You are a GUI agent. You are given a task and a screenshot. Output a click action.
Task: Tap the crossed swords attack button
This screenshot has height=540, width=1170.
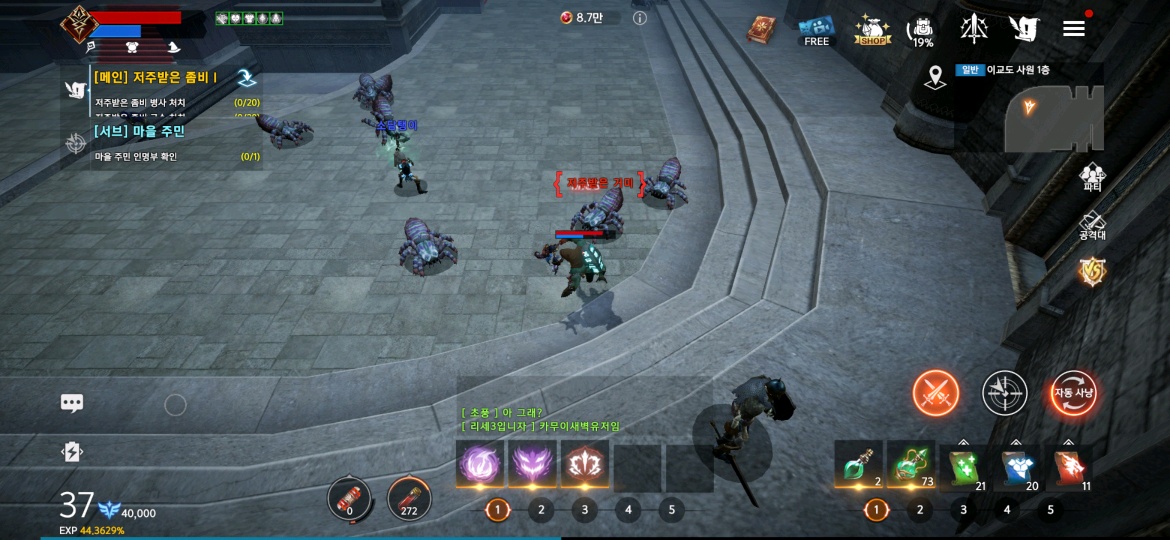pos(936,393)
